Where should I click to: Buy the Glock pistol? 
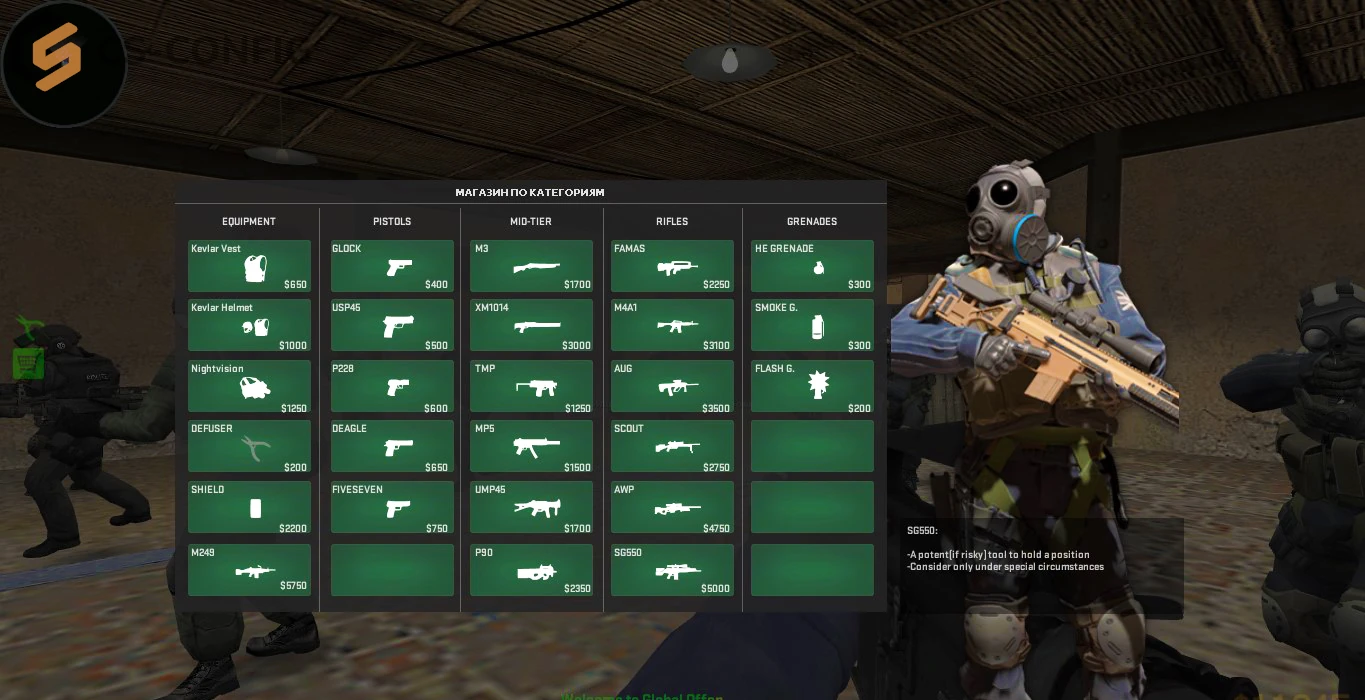(x=392, y=266)
